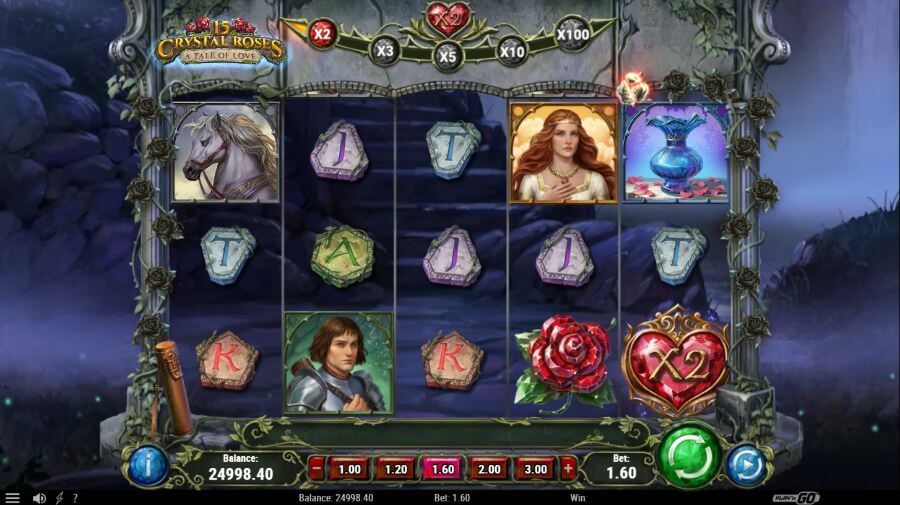Viewport: 900px width, 505px height.
Task: Select the highlighted 1.60 bet amount
Action: [442, 468]
